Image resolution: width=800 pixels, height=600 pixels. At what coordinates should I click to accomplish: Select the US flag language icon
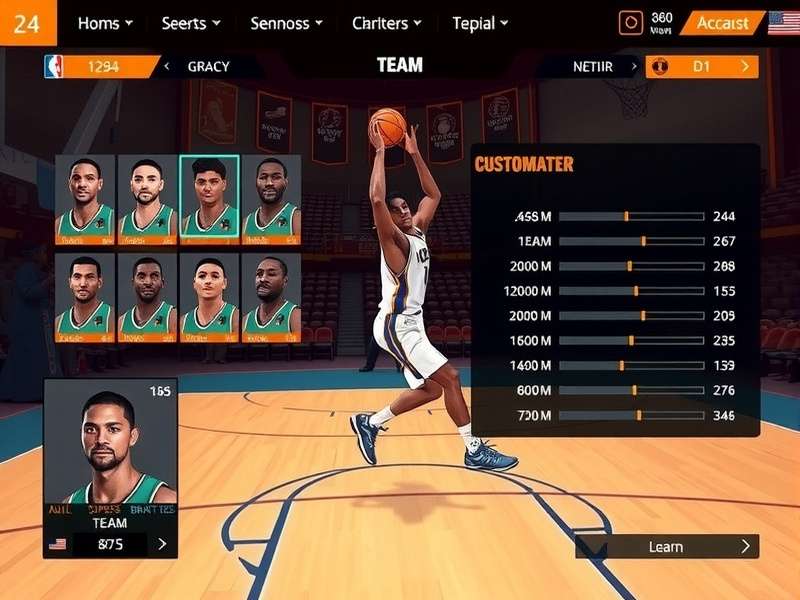783,23
